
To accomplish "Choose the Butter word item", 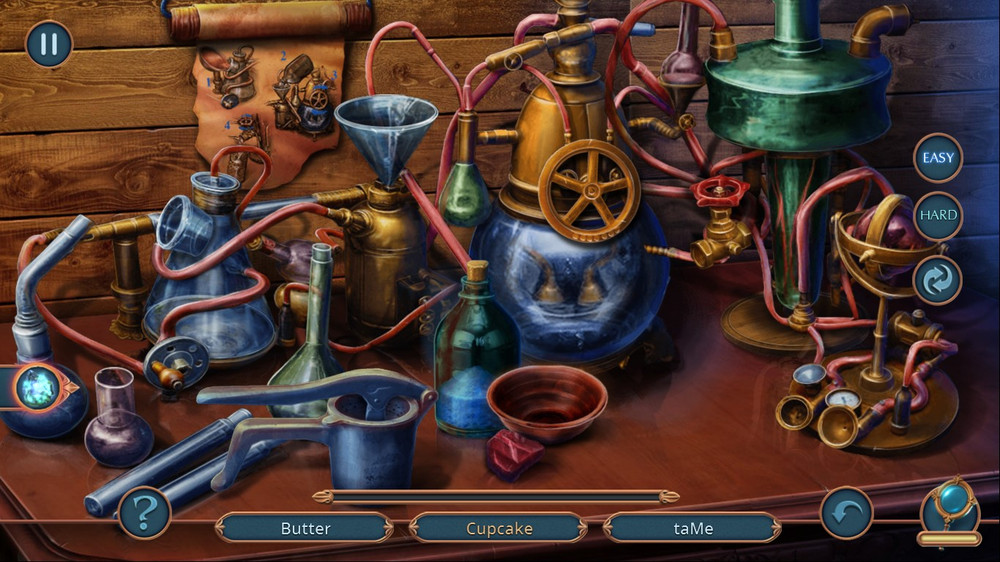I will (305, 528).
